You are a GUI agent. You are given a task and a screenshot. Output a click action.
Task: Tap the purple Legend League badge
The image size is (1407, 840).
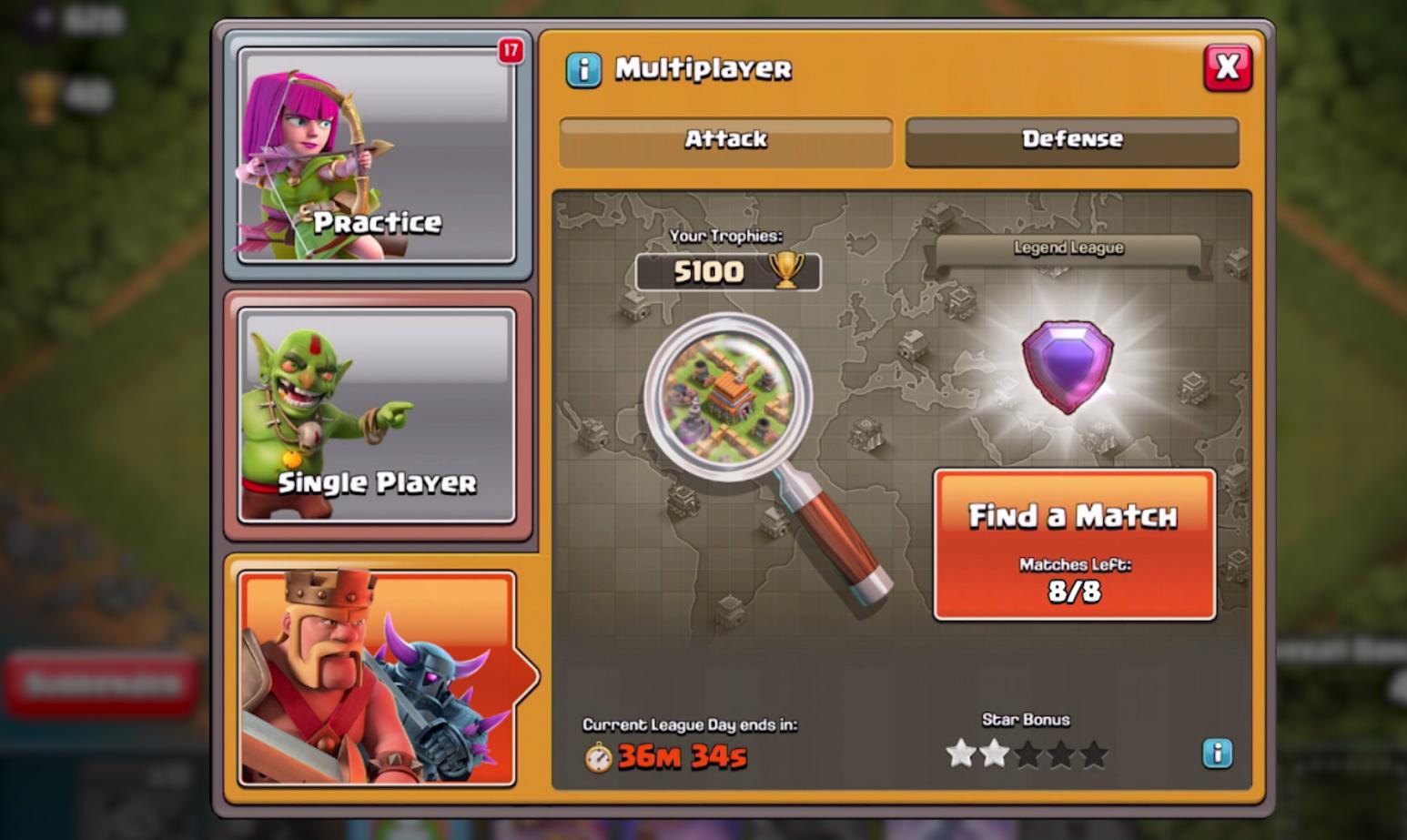tap(1068, 365)
